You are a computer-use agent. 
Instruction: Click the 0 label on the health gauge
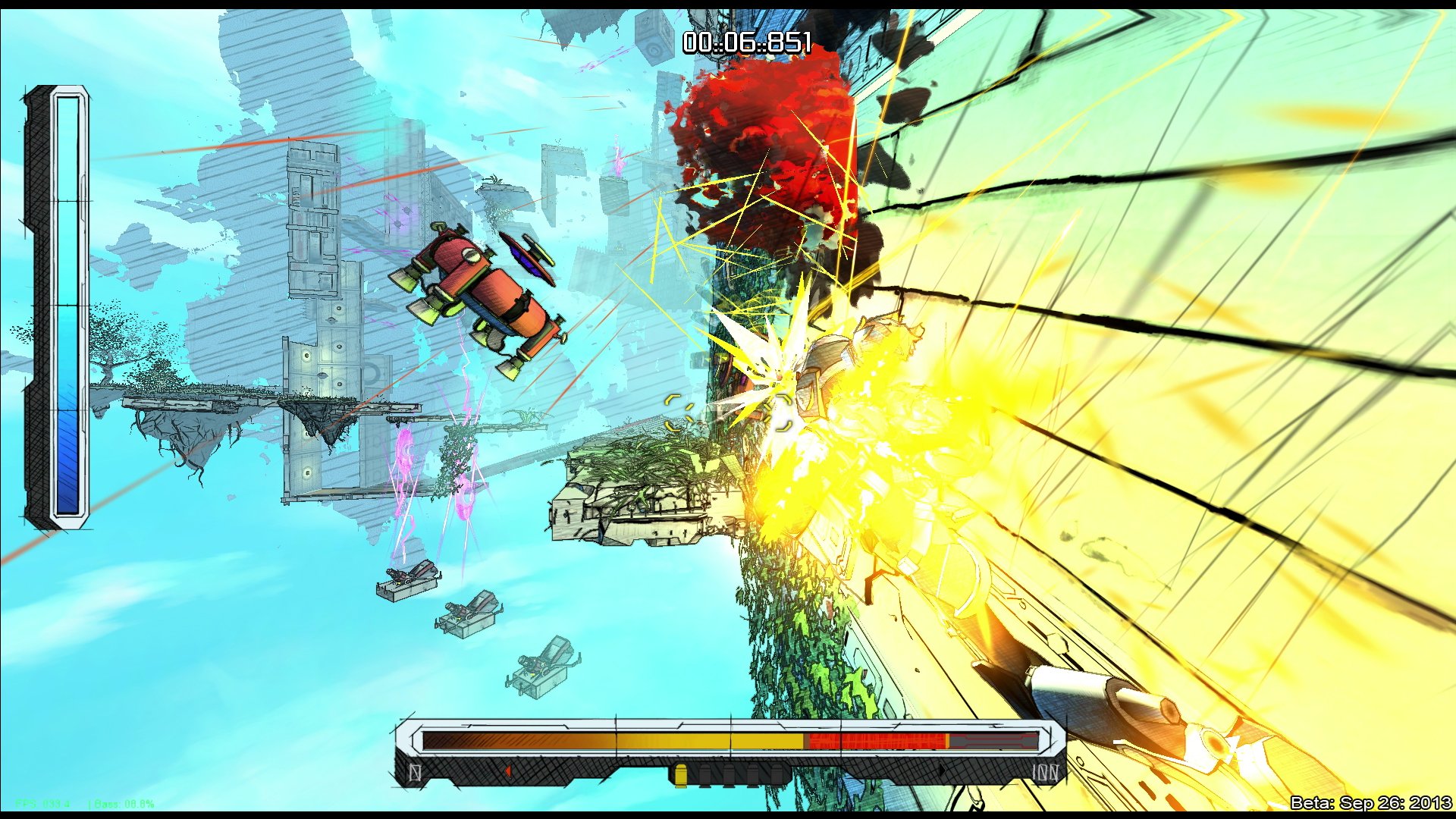coord(416,773)
